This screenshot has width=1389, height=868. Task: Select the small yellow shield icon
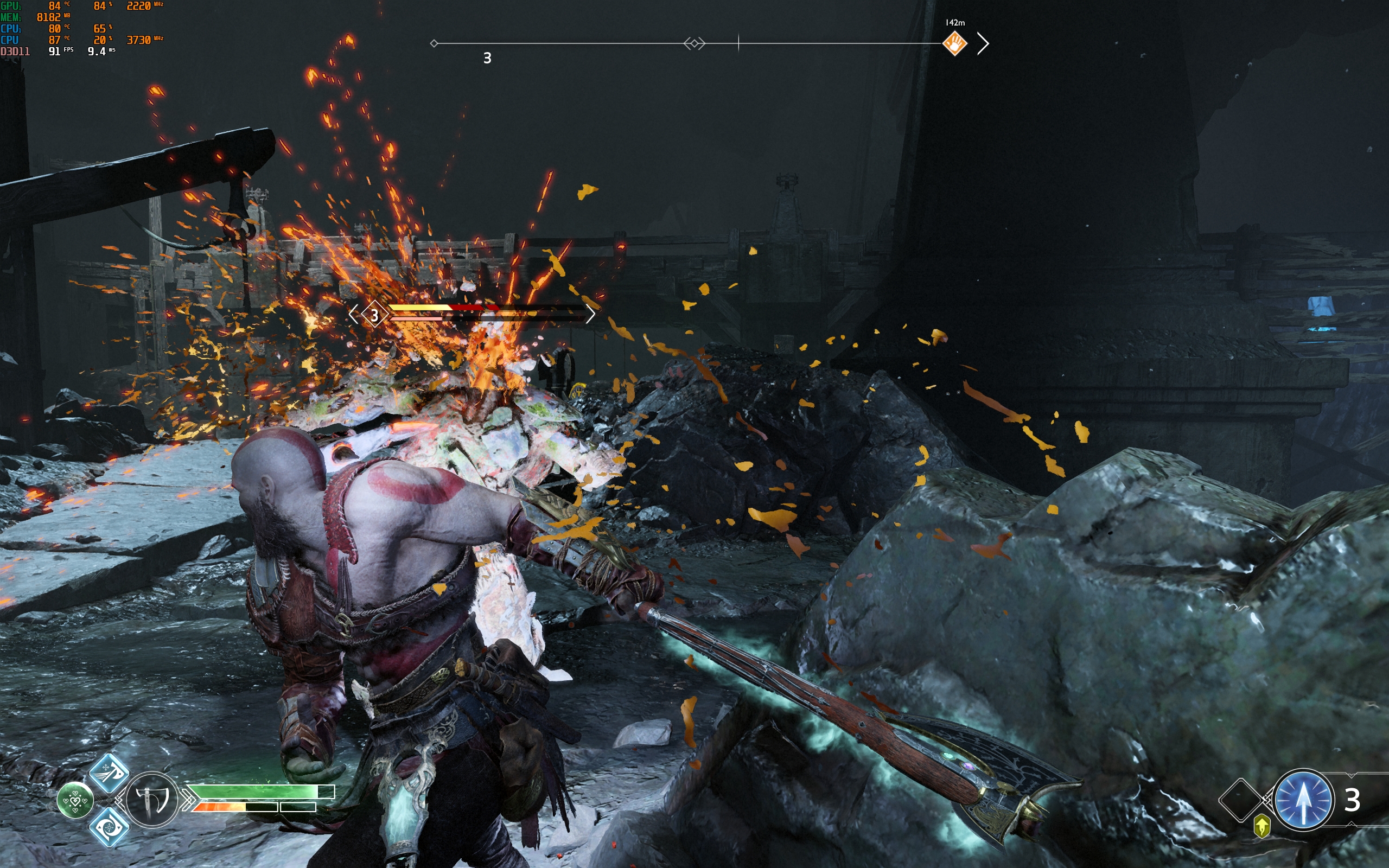click(1261, 826)
